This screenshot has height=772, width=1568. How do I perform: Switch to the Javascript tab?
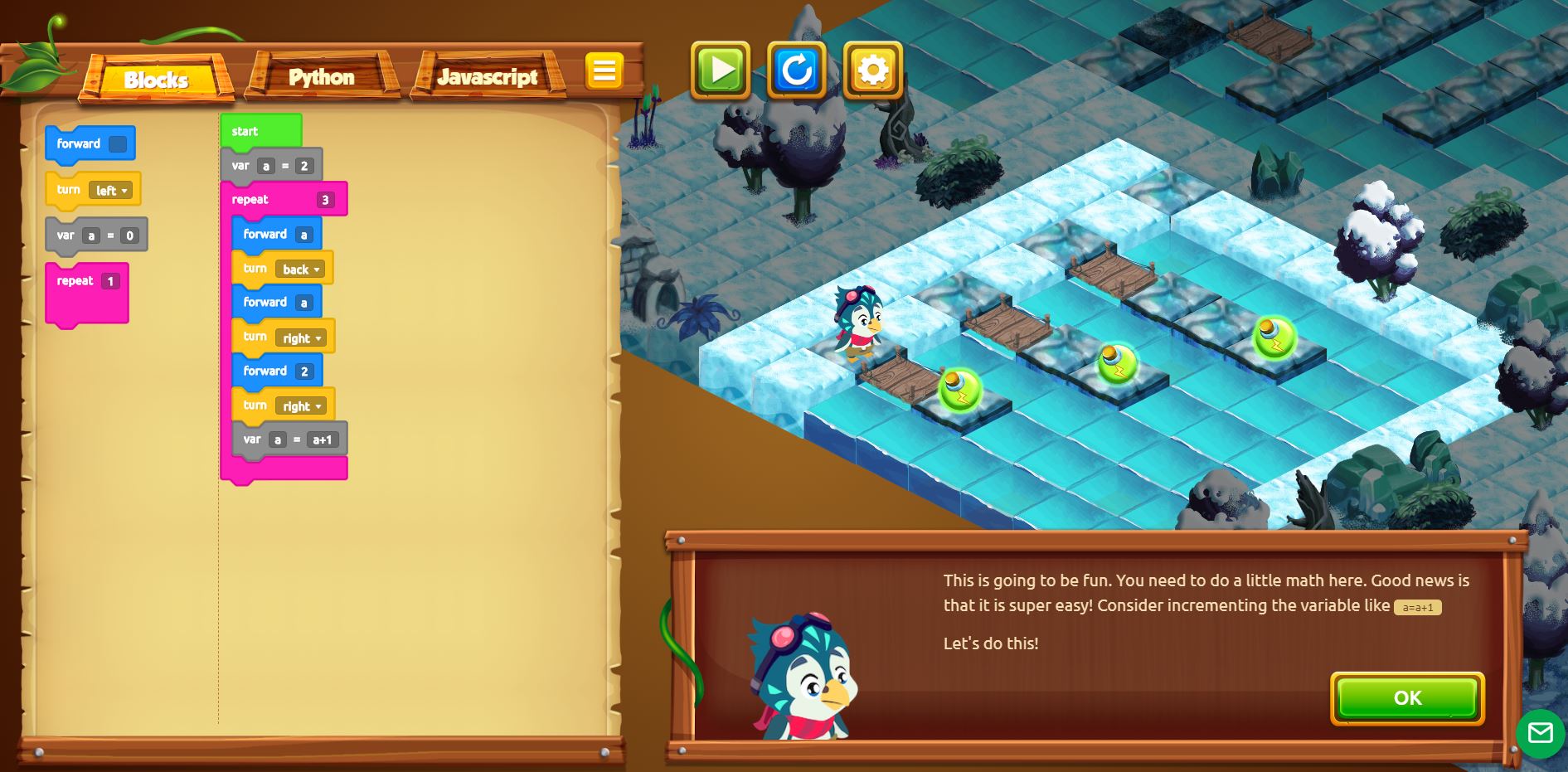[488, 77]
